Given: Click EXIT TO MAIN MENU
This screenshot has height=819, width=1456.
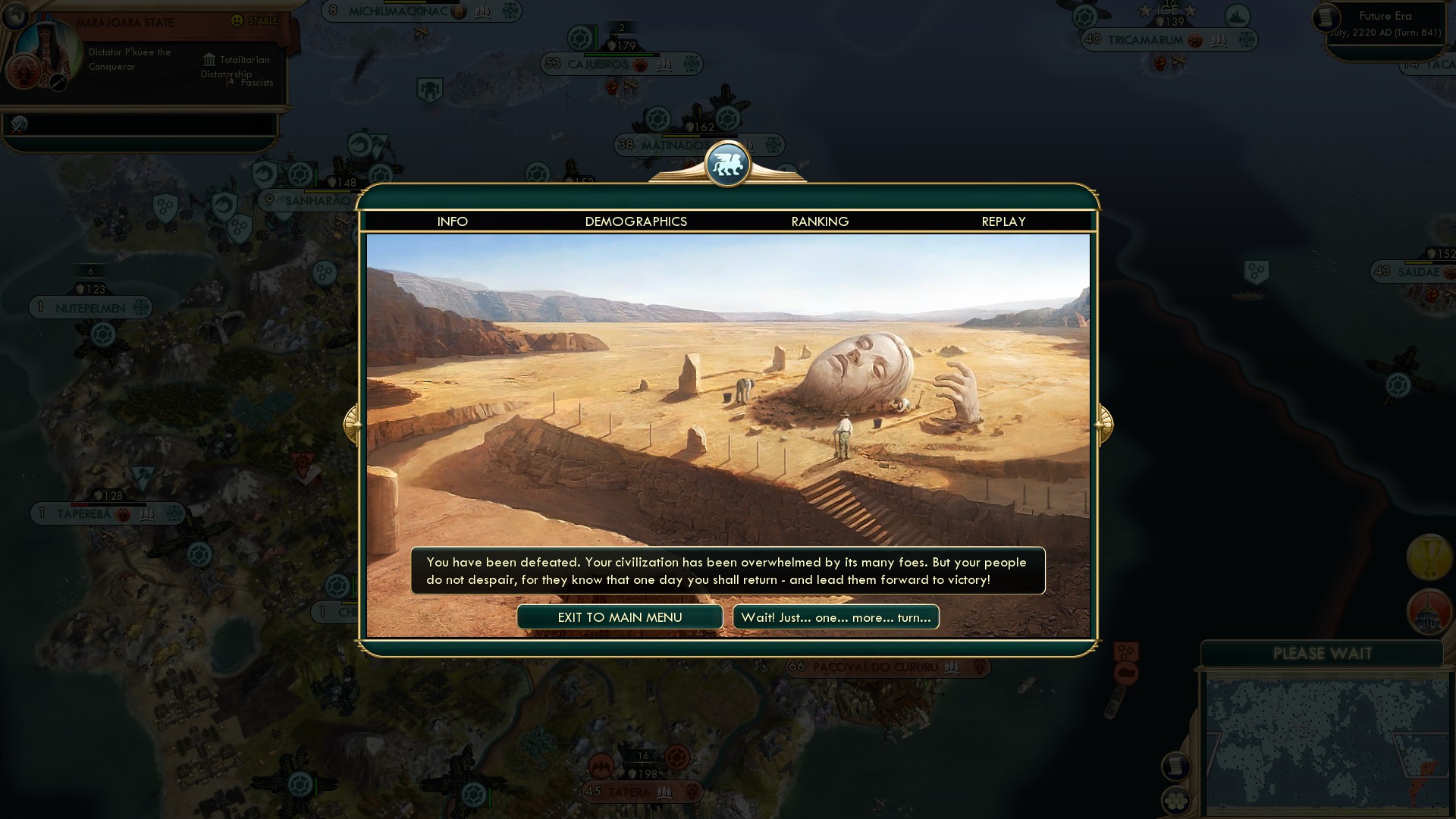Looking at the screenshot, I should (620, 617).
